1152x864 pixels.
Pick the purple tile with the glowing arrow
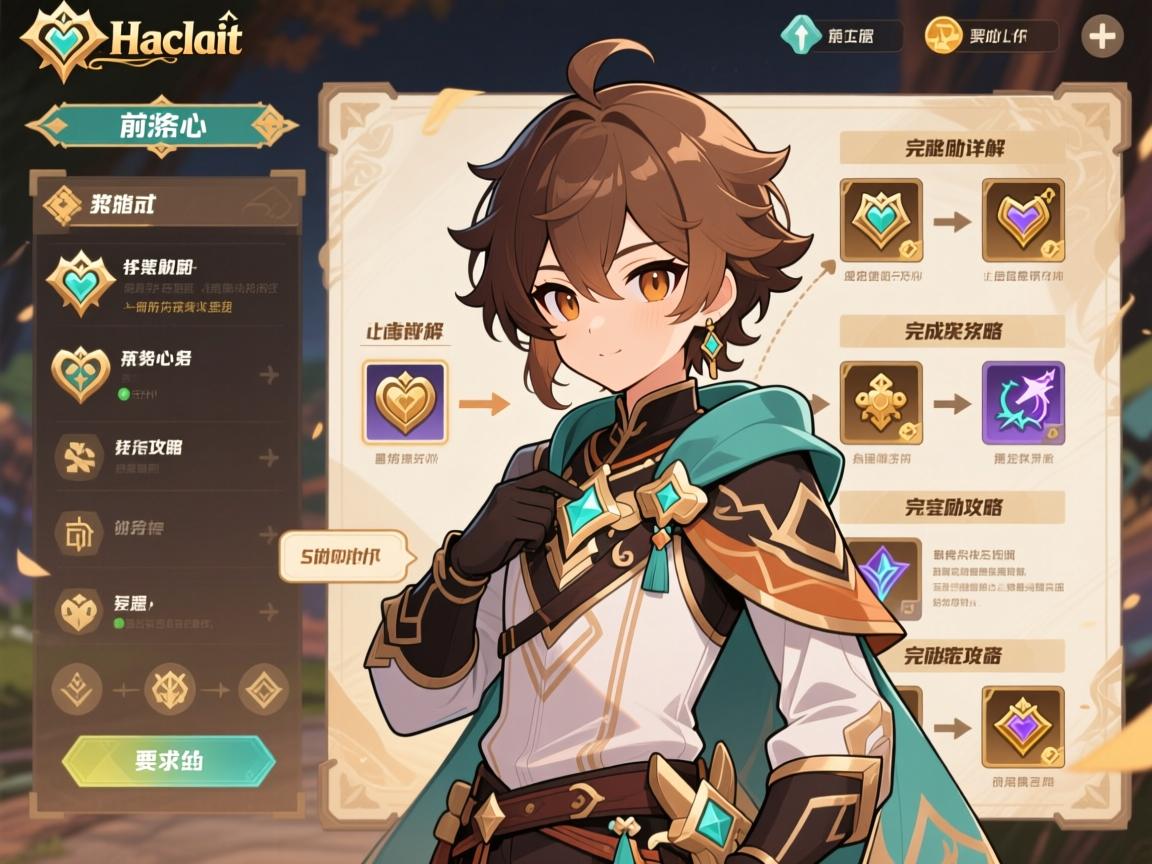(1023, 403)
